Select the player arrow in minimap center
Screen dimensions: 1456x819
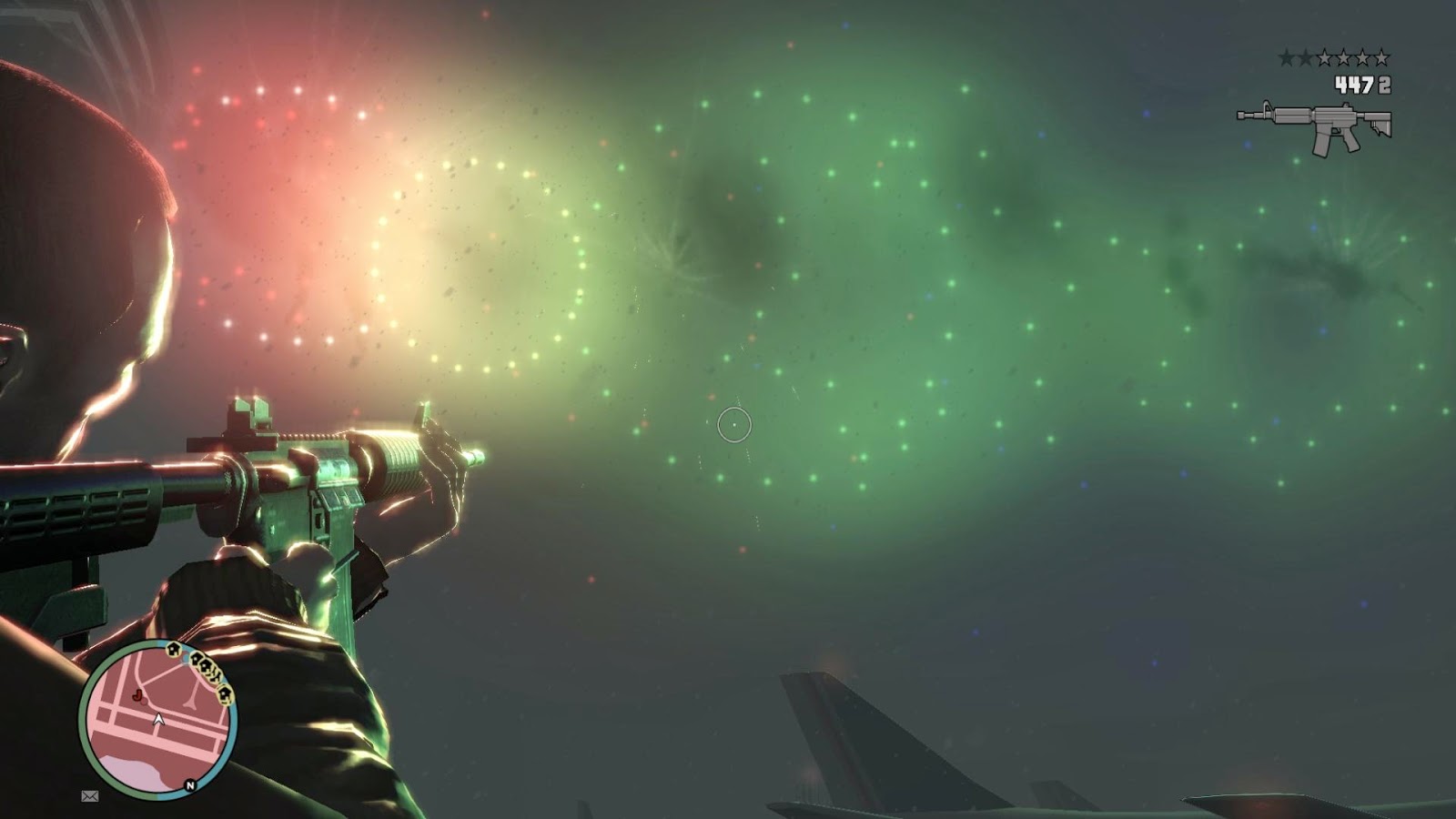click(x=159, y=720)
